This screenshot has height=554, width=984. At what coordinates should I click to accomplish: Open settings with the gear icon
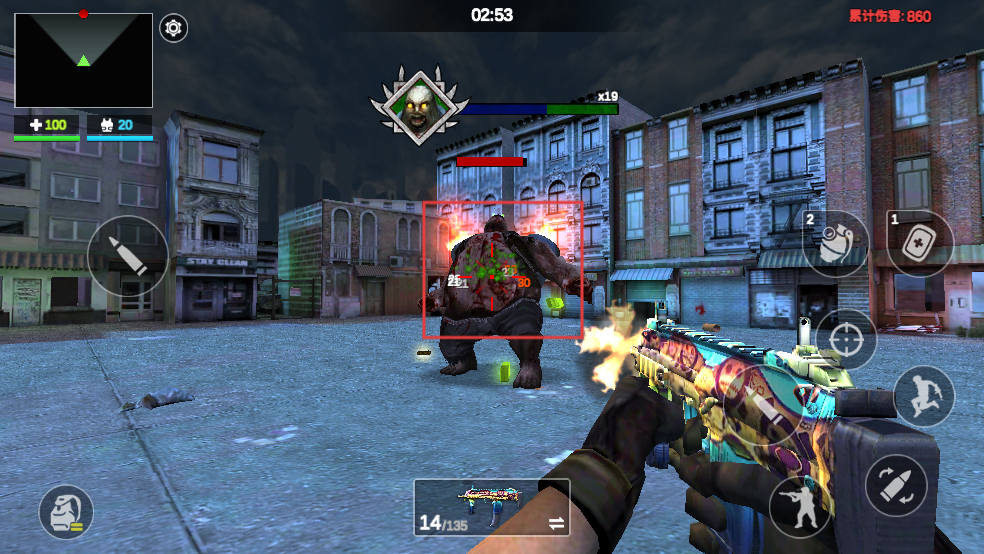click(174, 28)
